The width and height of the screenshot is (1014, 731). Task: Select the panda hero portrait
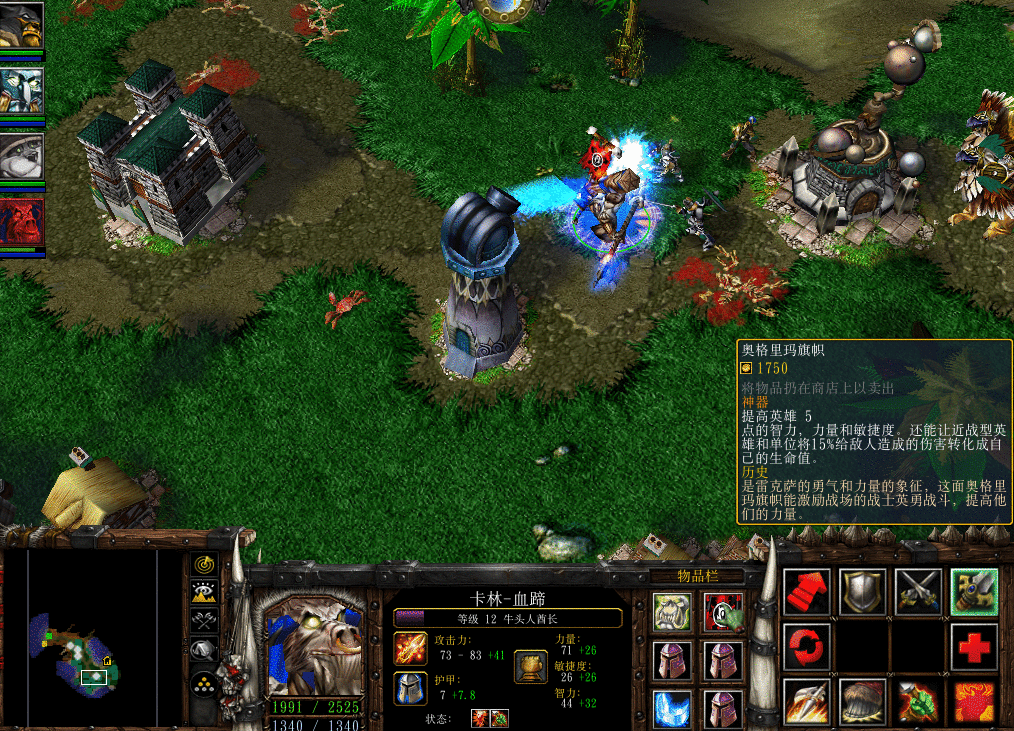tap(21, 155)
